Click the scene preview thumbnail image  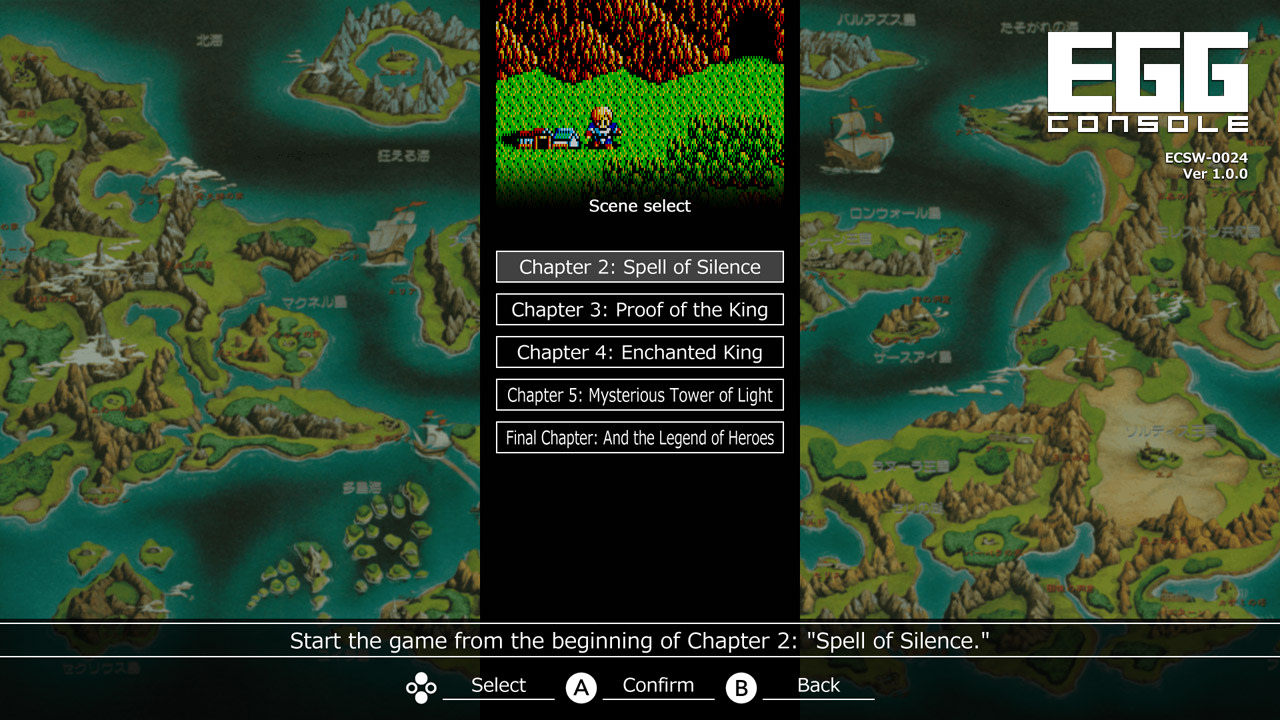(639, 95)
